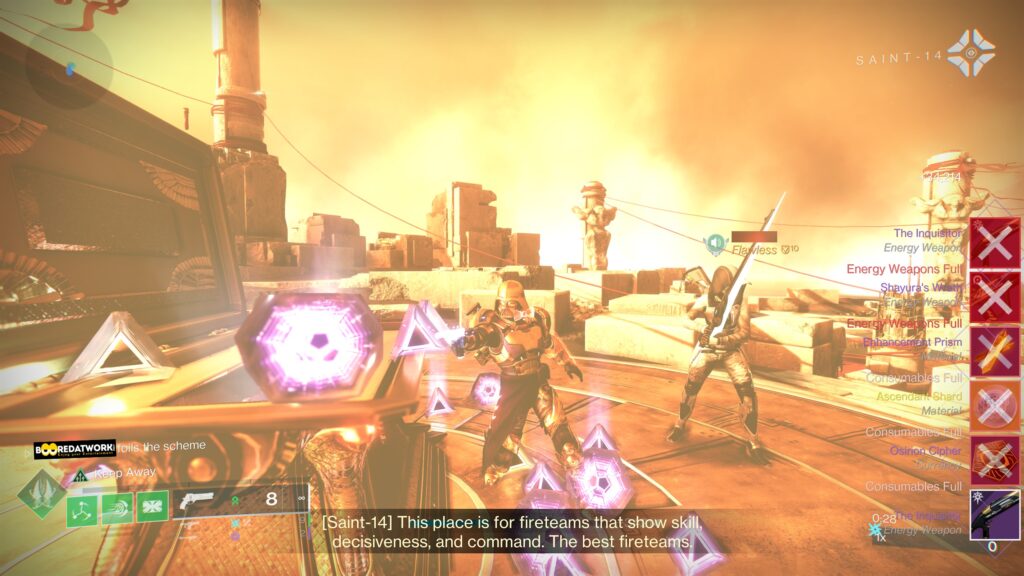
Task: Choose the Shayura's Wrath loot tile
Action: [x=995, y=298]
